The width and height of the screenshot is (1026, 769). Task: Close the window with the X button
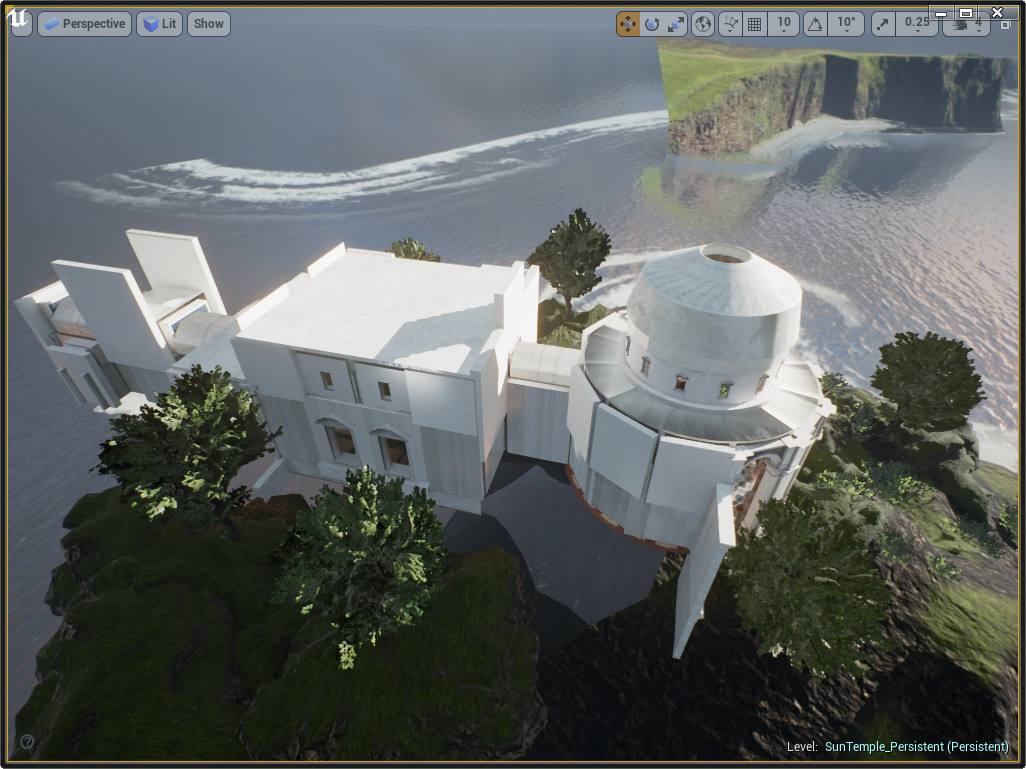point(996,12)
